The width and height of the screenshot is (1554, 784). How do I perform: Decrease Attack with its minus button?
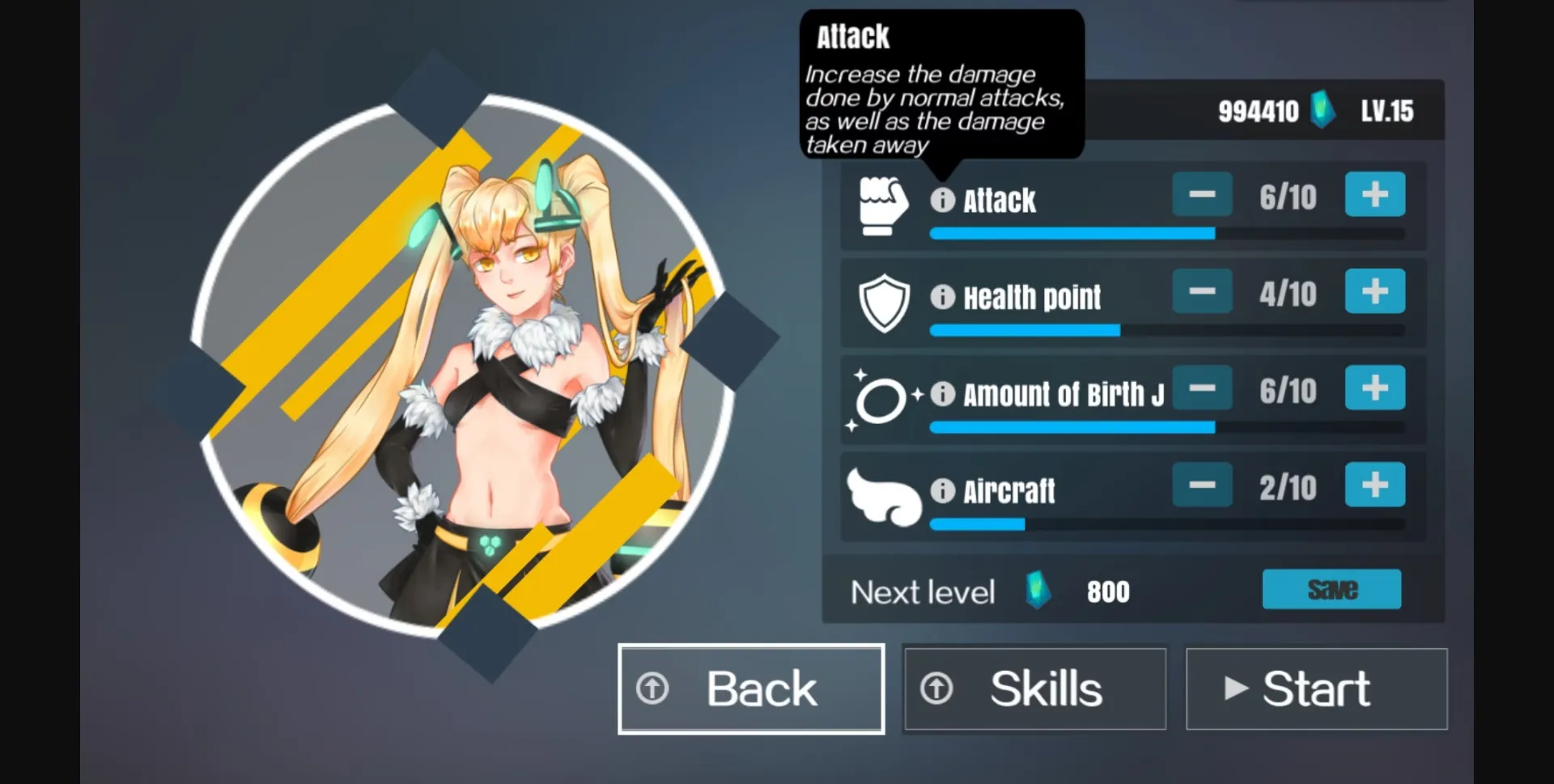1202,194
